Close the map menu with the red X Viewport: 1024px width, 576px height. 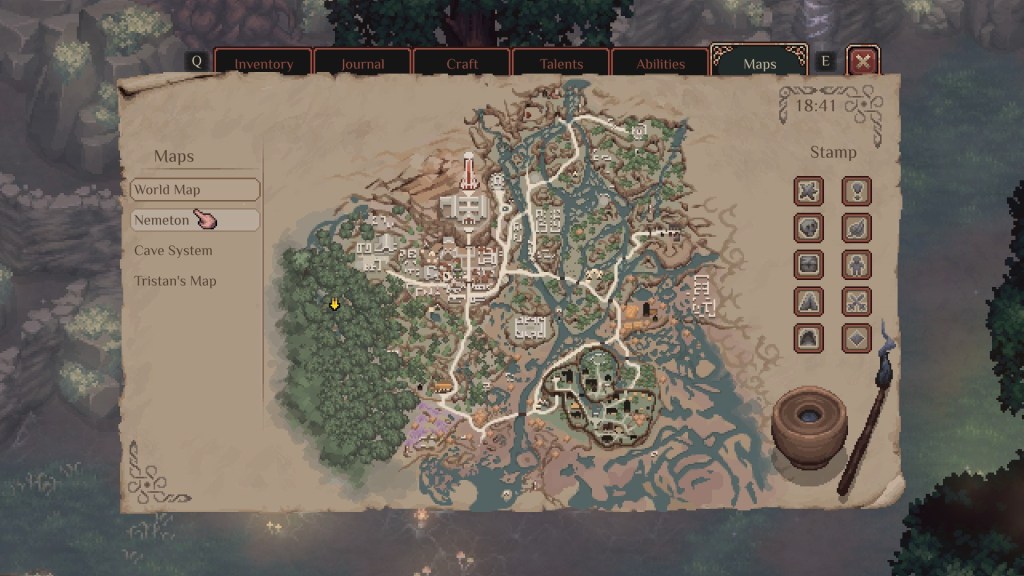click(863, 62)
